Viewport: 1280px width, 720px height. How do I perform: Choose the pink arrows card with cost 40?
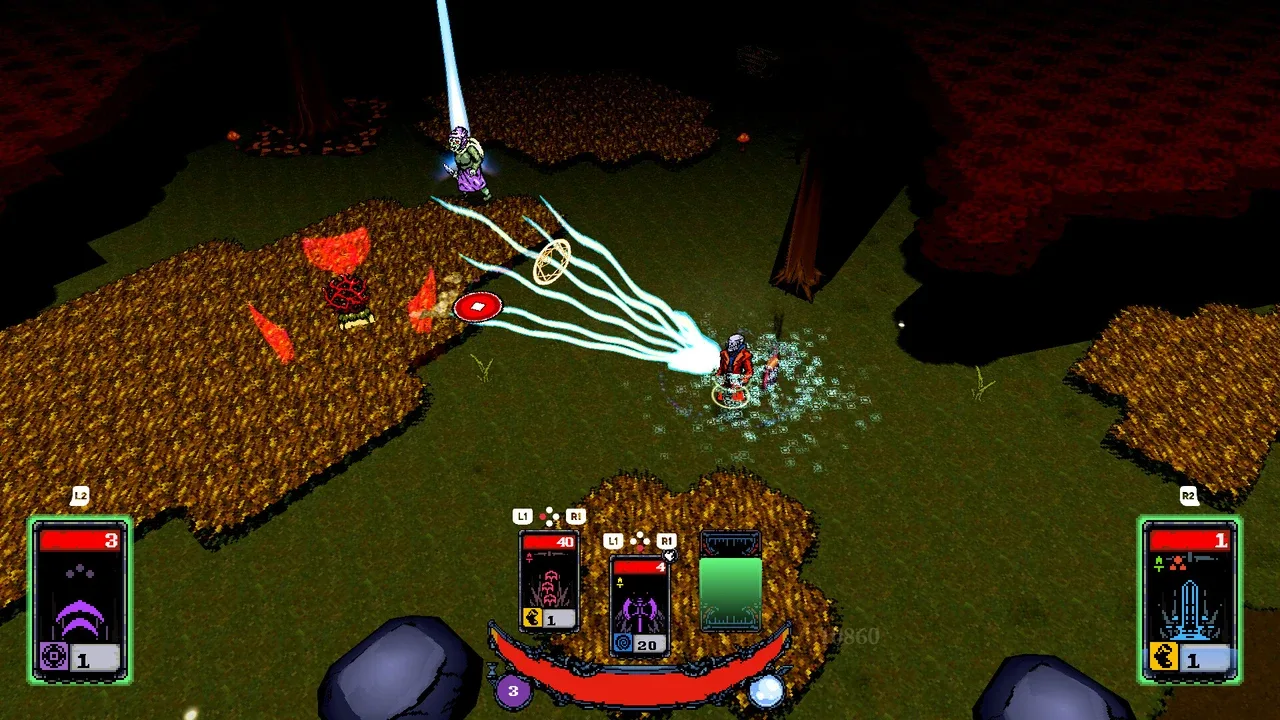pos(549,581)
